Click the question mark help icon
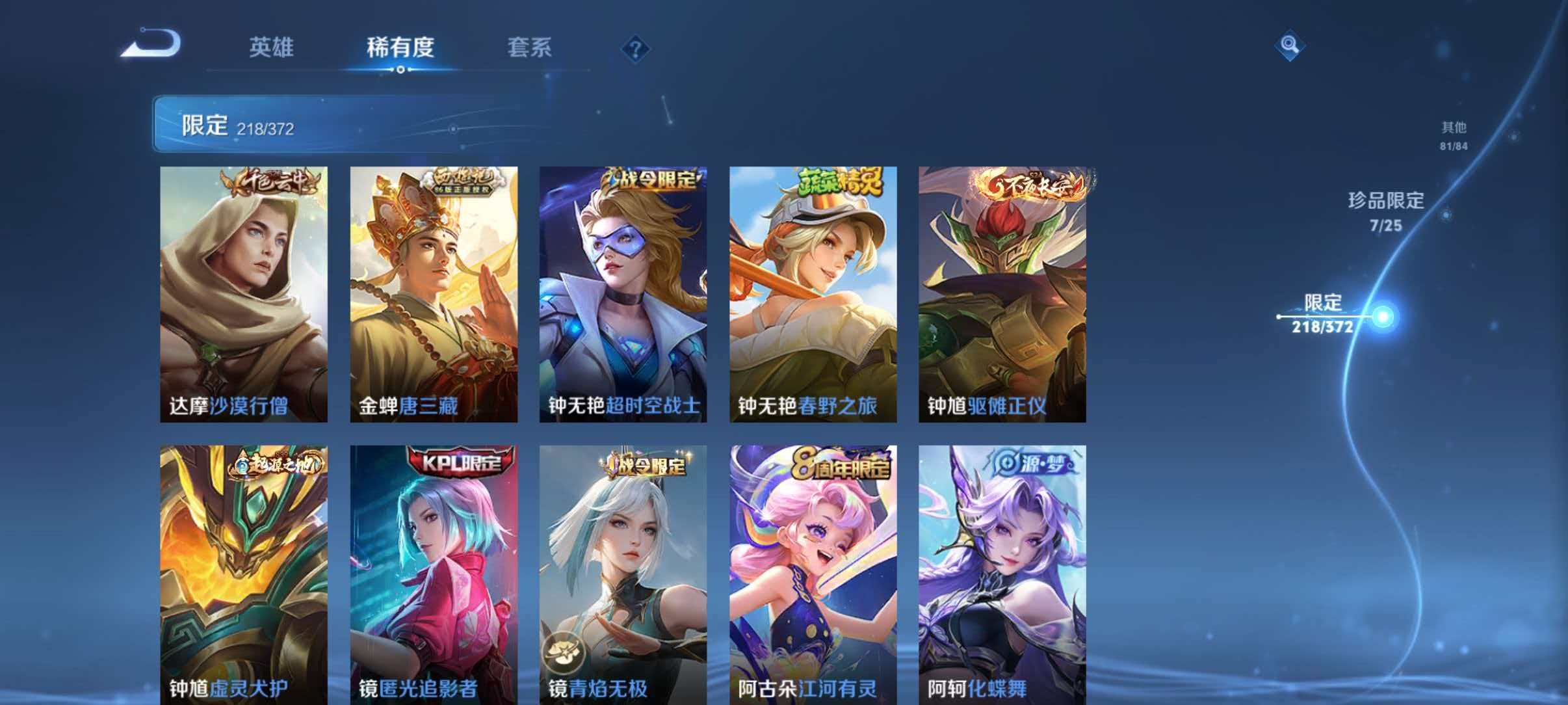Image resolution: width=1568 pixels, height=705 pixels. click(635, 49)
